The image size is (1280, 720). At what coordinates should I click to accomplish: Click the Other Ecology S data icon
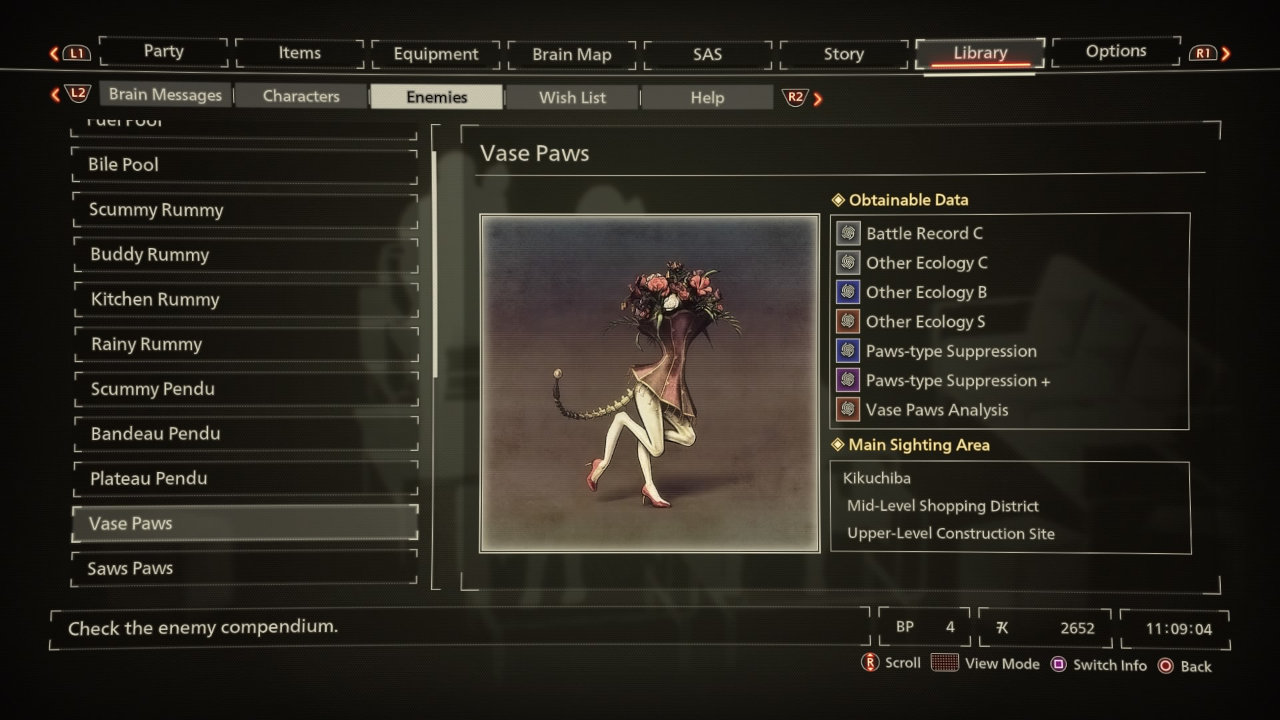pyautogui.click(x=848, y=321)
